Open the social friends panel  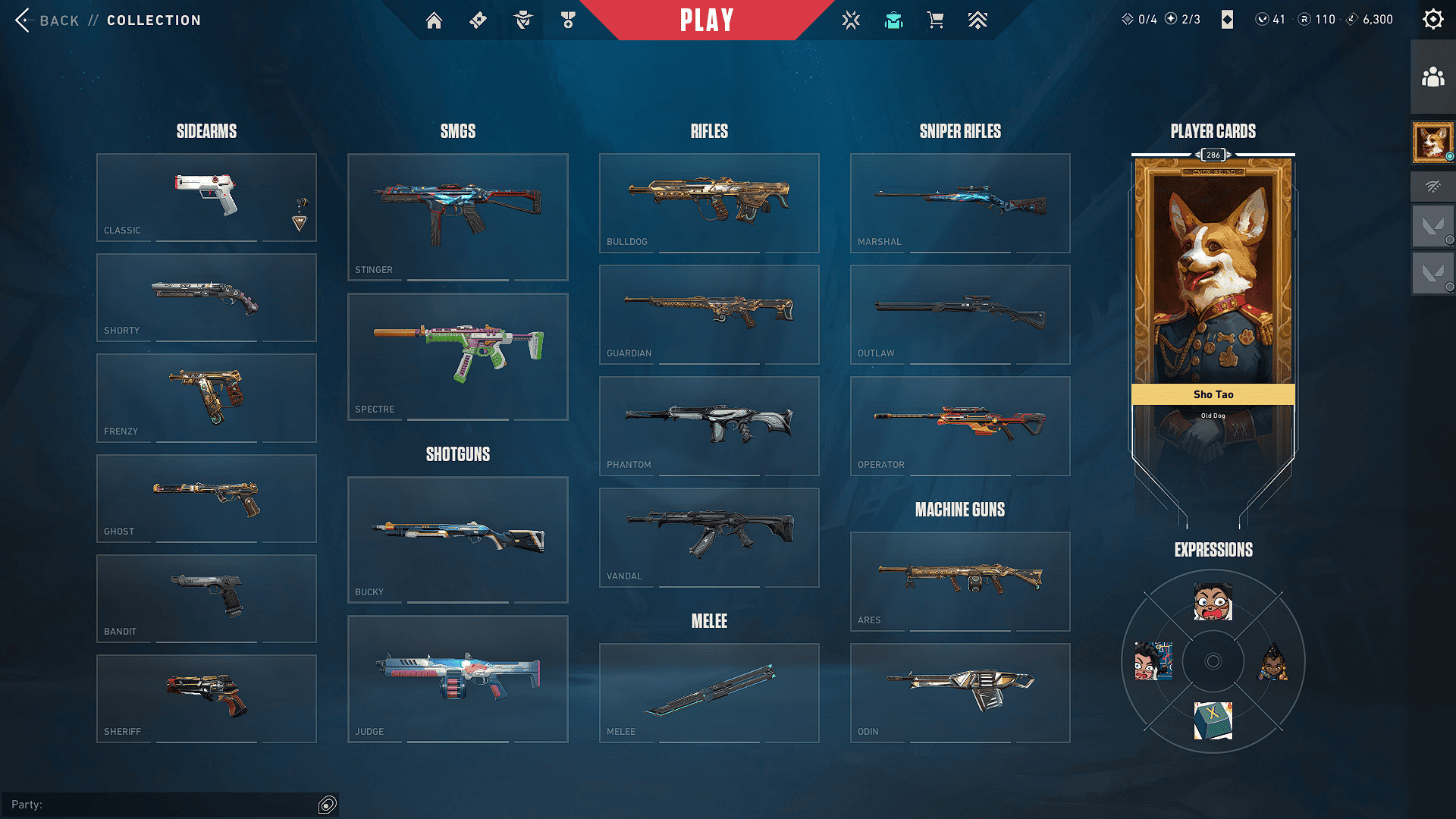click(x=1432, y=77)
